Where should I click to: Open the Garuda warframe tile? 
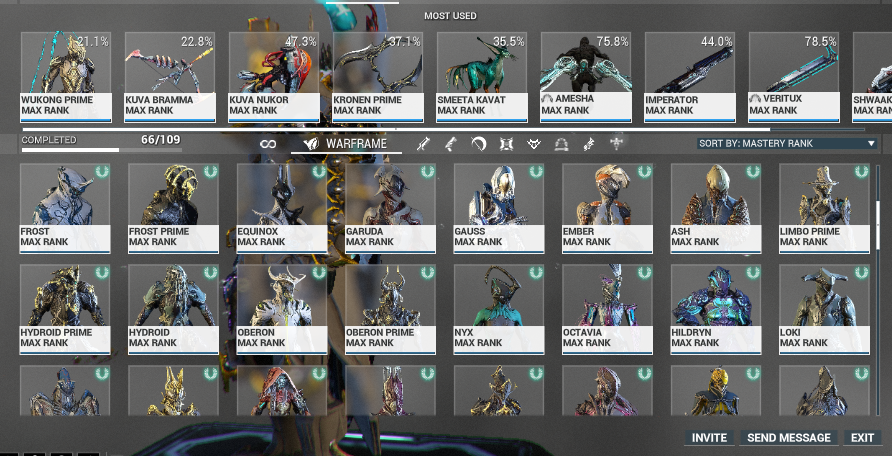pyautogui.click(x=391, y=206)
